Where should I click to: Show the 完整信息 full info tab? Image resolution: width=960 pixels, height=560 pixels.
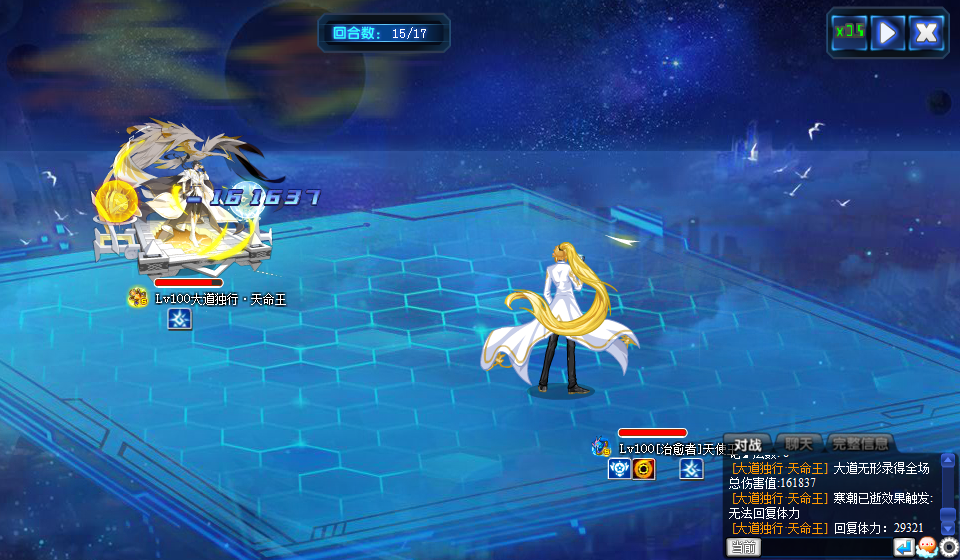(859, 444)
